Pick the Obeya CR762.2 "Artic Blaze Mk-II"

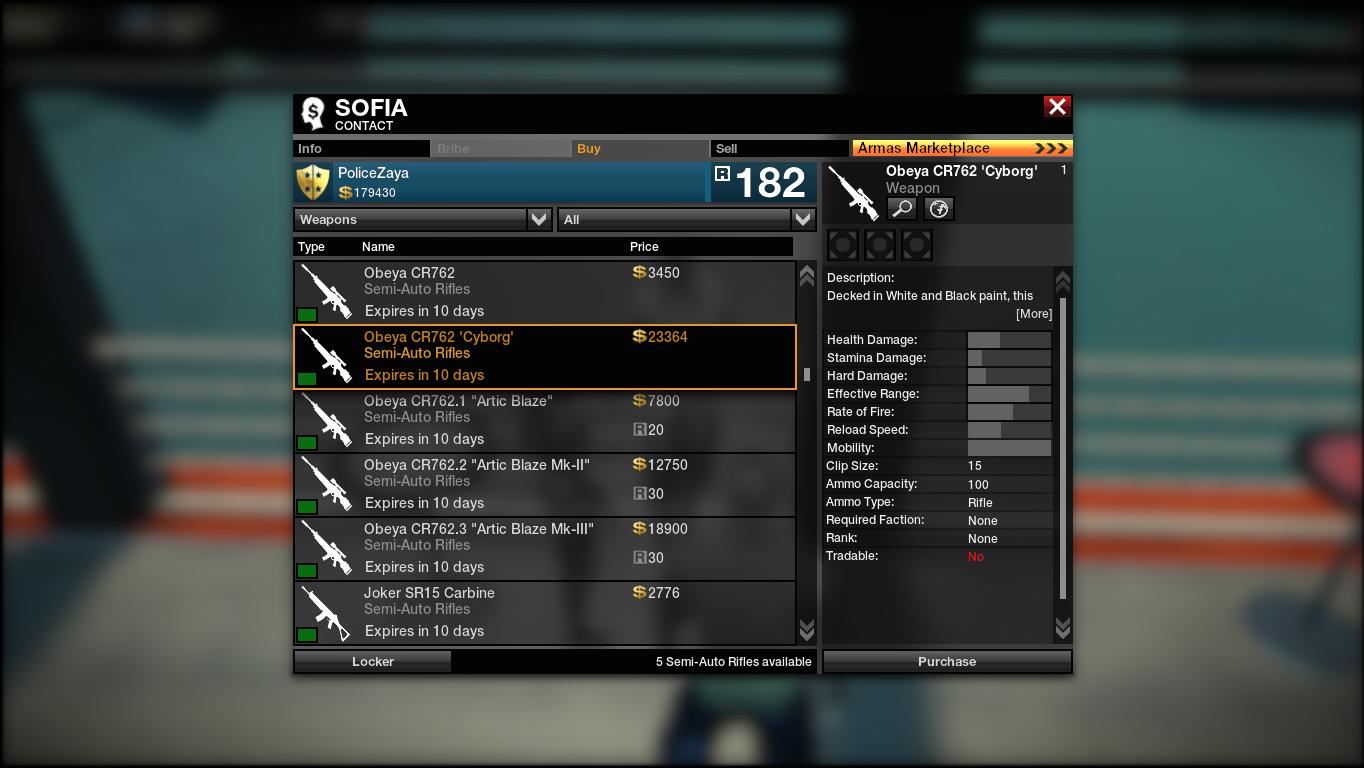tap(545, 484)
